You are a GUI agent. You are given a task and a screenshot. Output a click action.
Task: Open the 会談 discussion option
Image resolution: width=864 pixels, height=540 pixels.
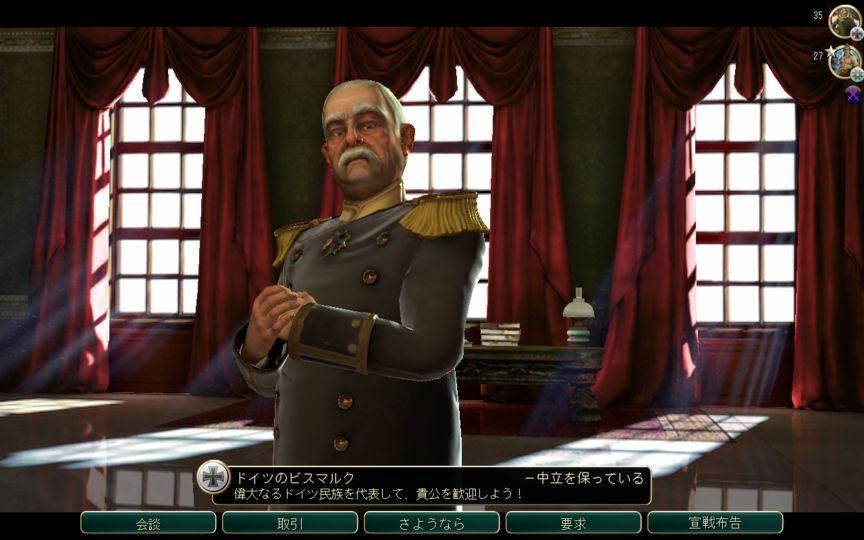pos(148,523)
